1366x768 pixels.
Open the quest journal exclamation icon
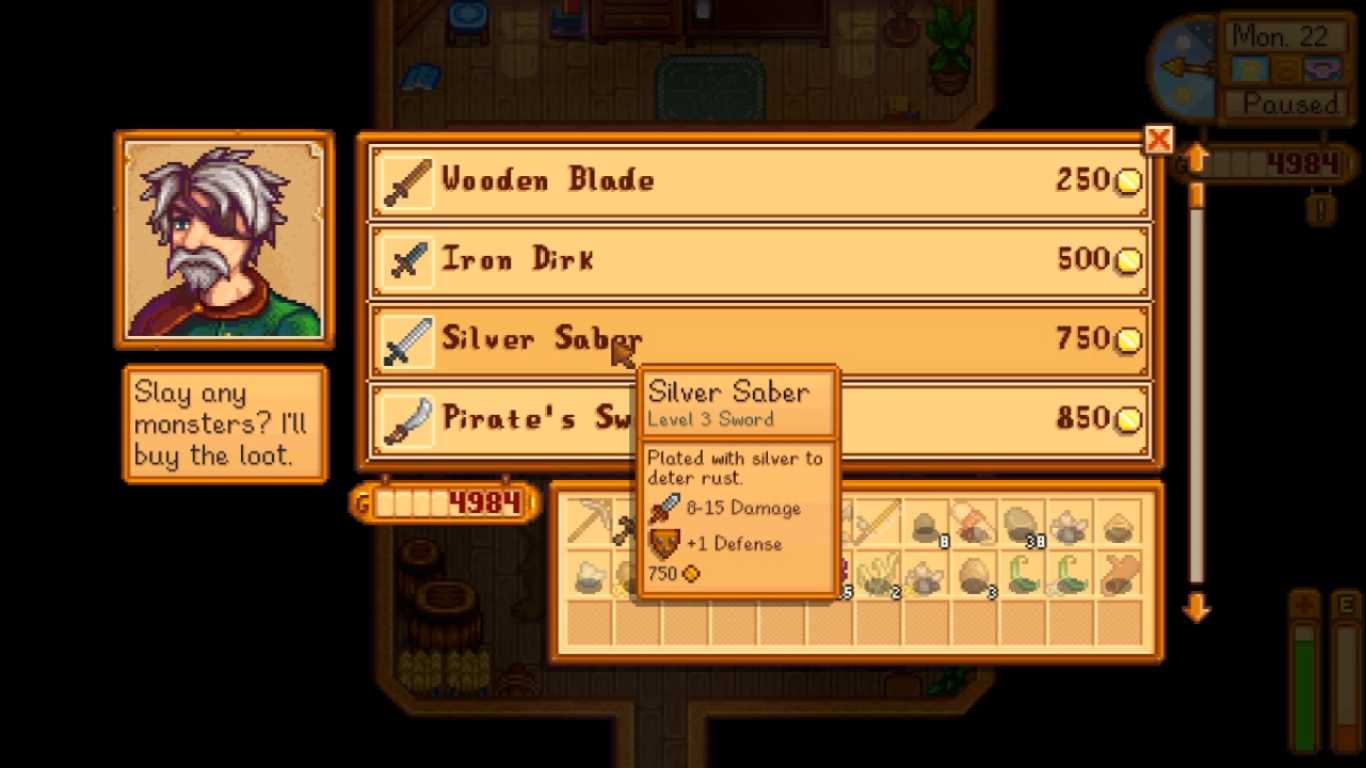(1321, 209)
